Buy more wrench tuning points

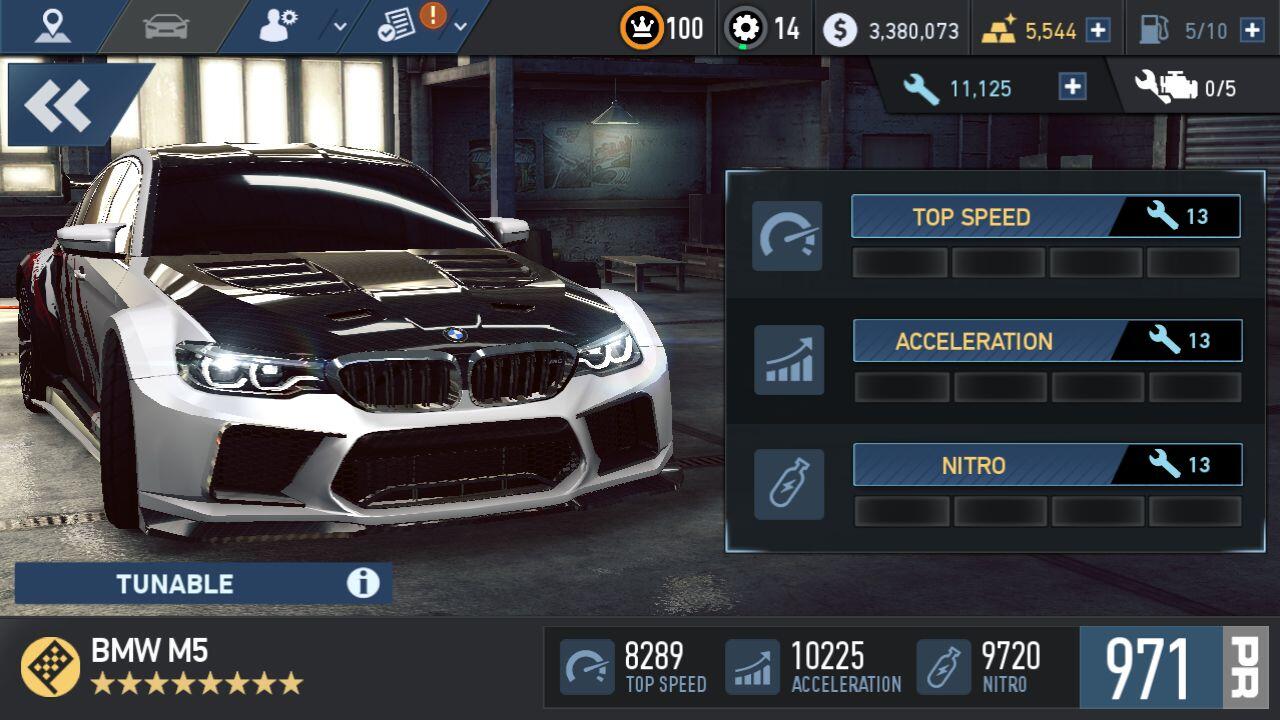click(x=1072, y=88)
